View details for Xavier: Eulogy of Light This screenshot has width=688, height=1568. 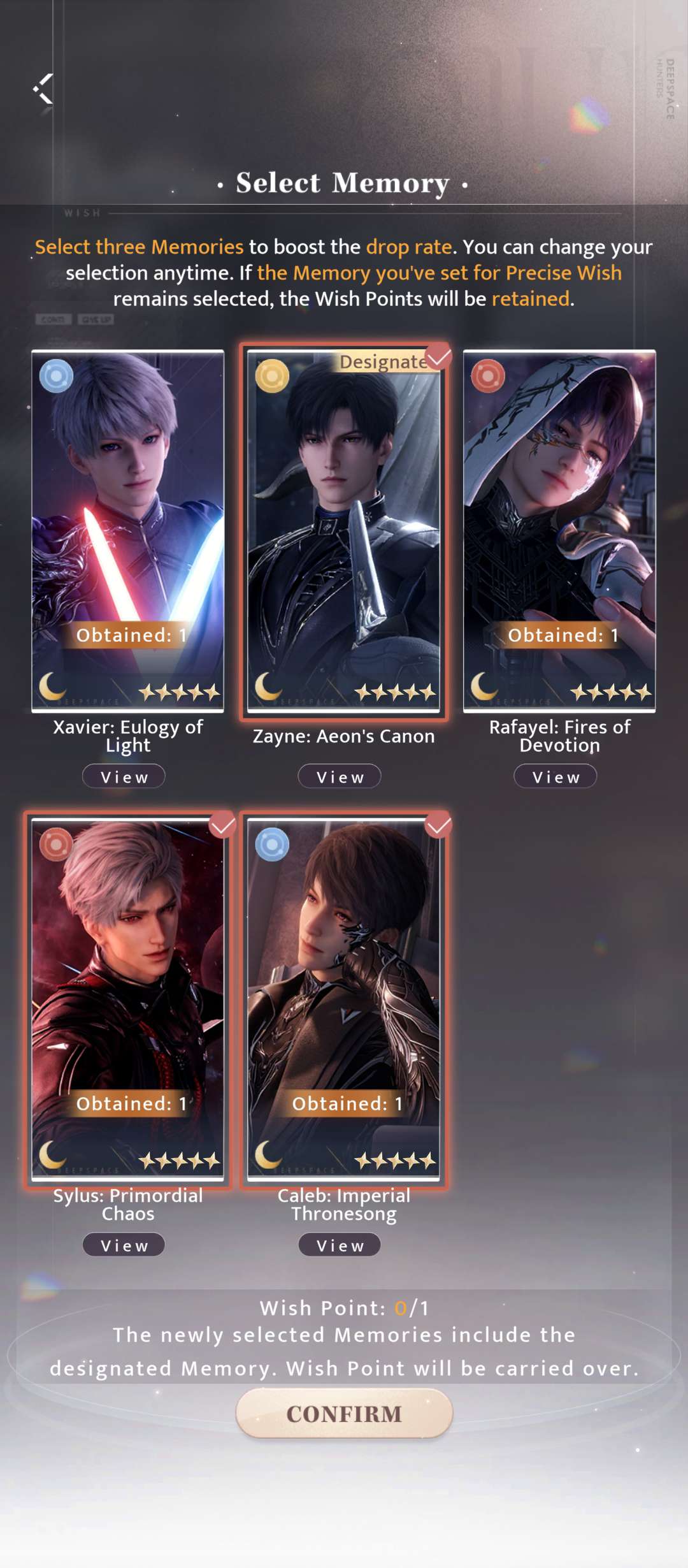pos(124,777)
